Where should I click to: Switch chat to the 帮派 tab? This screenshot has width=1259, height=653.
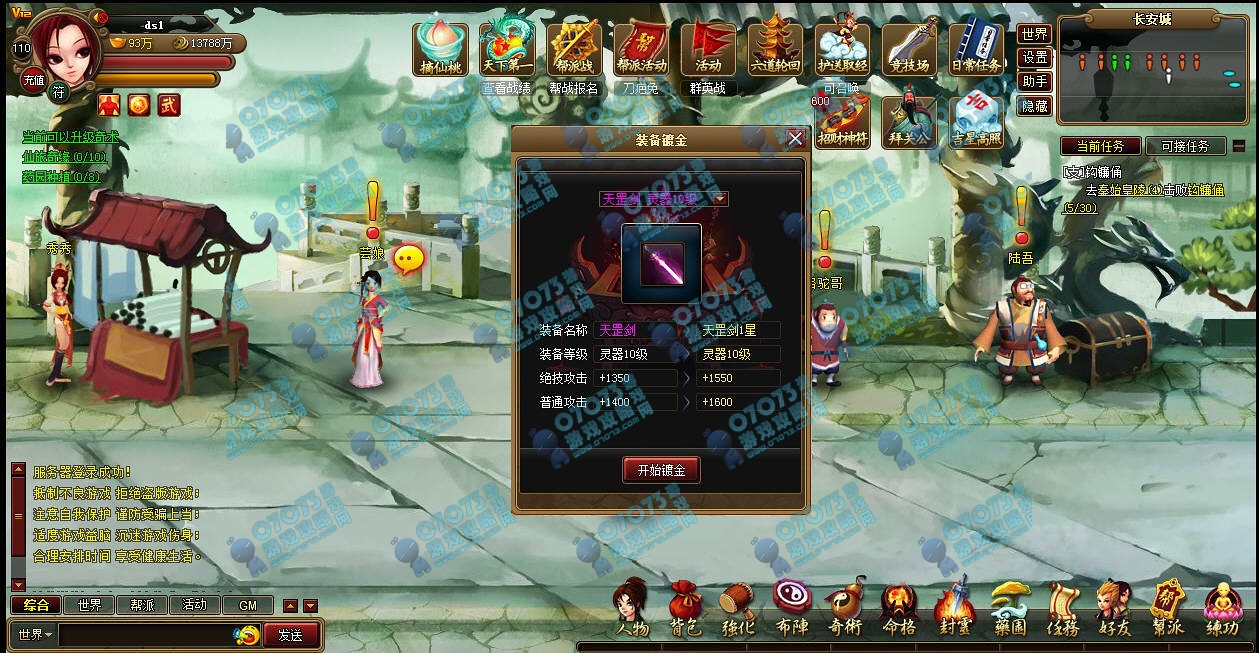[x=142, y=605]
